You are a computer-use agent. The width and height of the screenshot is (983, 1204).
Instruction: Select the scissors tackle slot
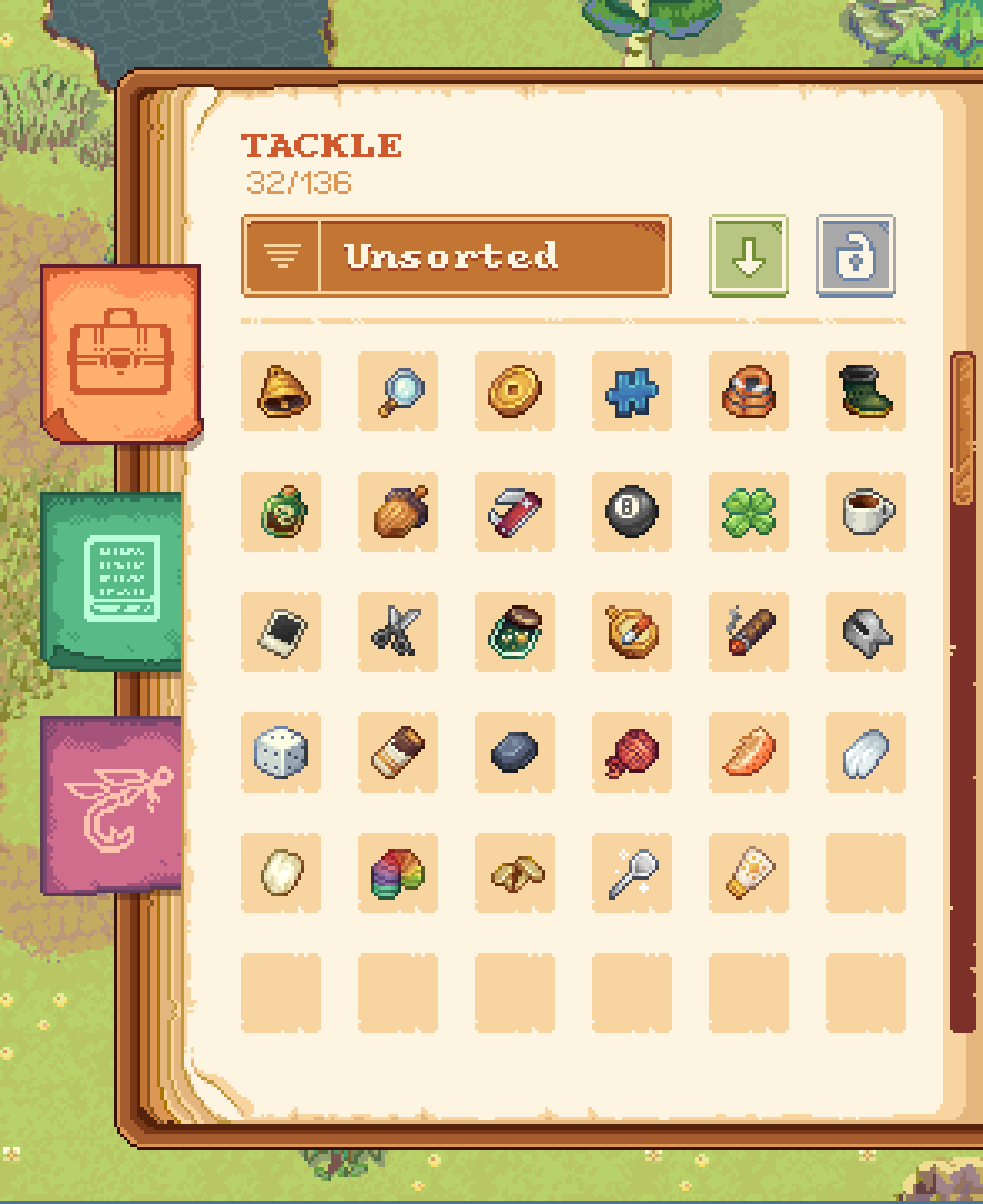click(x=398, y=632)
